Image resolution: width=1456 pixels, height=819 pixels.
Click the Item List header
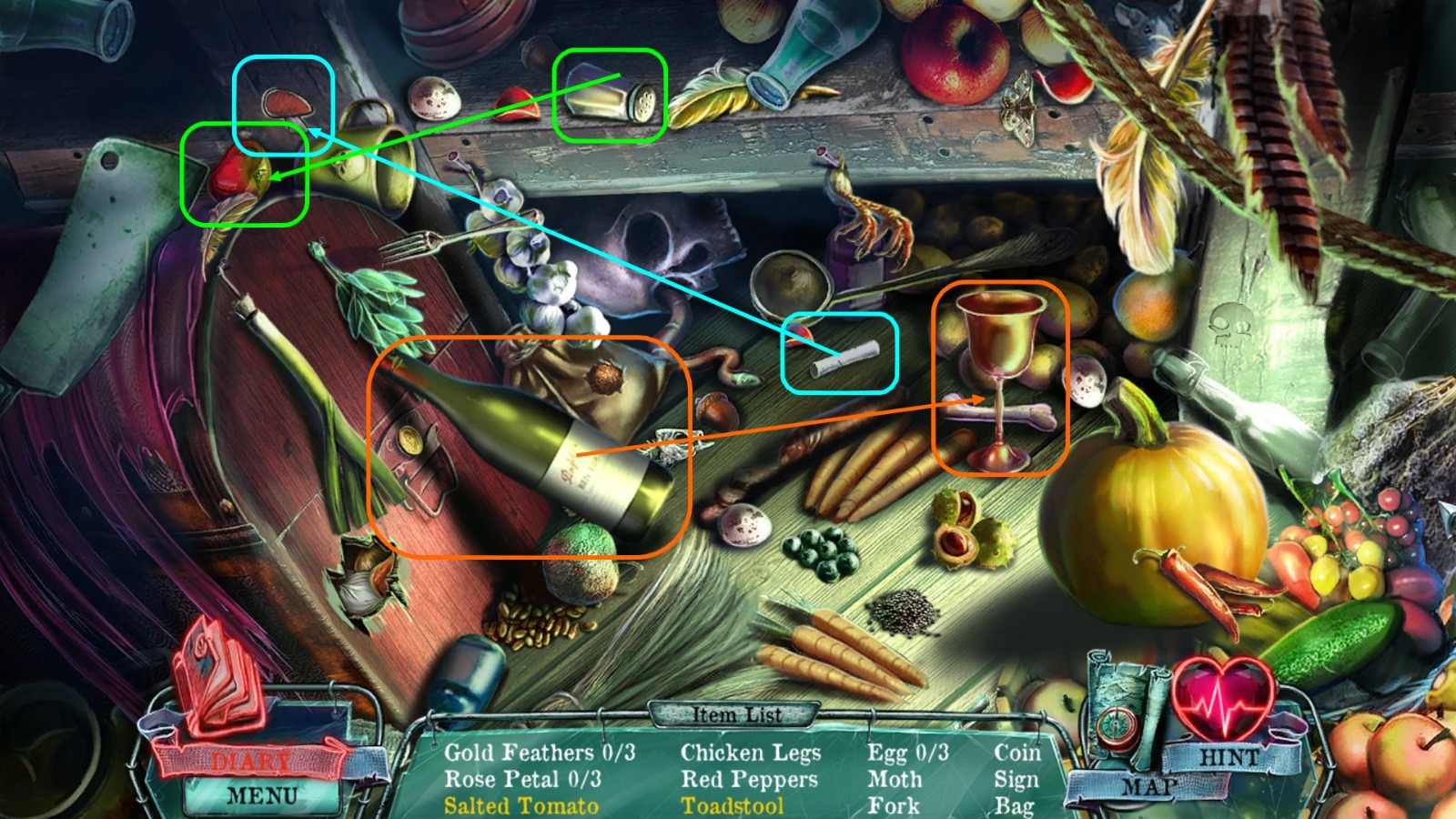click(x=739, y=716)
